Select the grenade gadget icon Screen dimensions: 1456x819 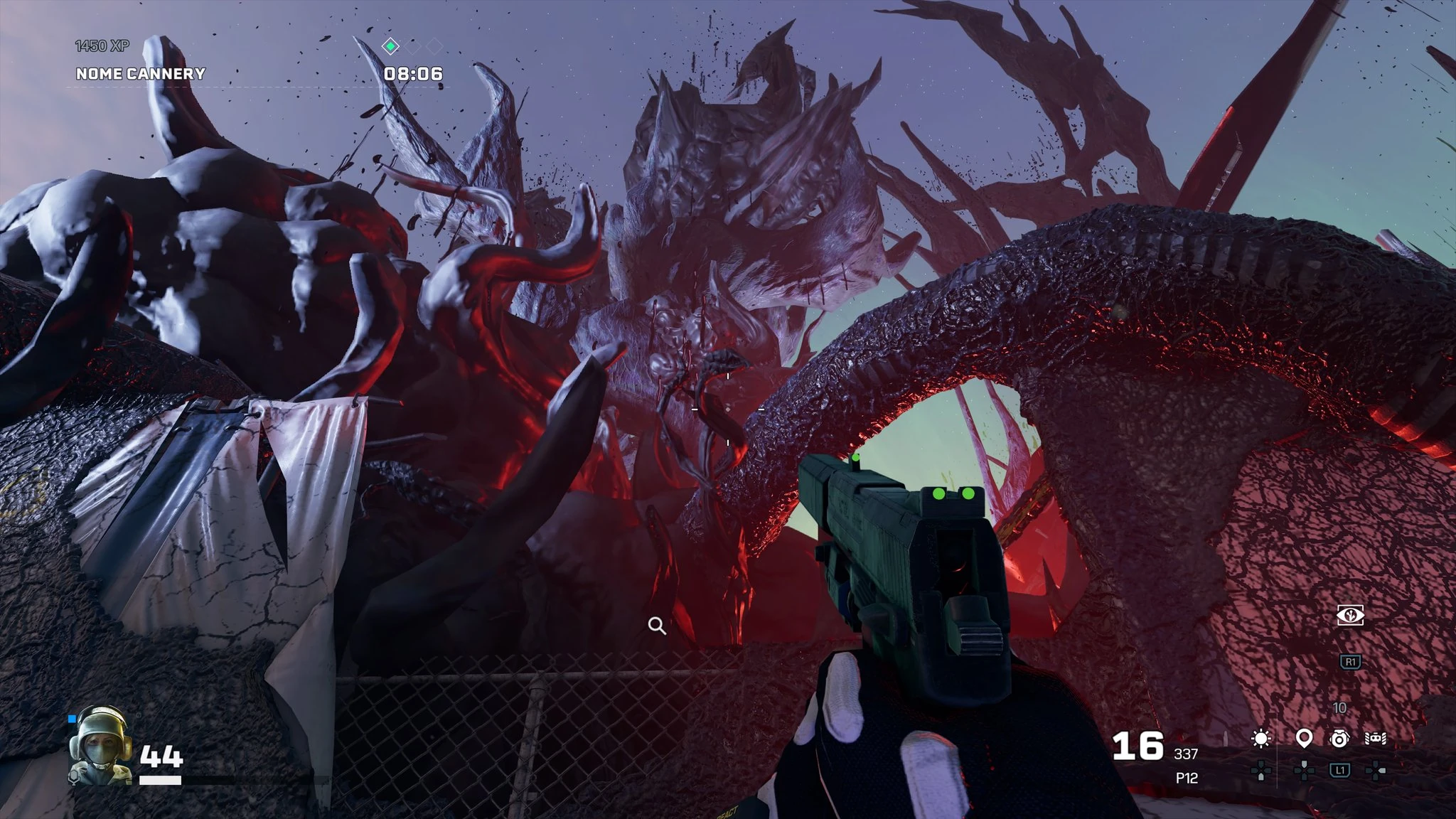tap(1339, 739)
